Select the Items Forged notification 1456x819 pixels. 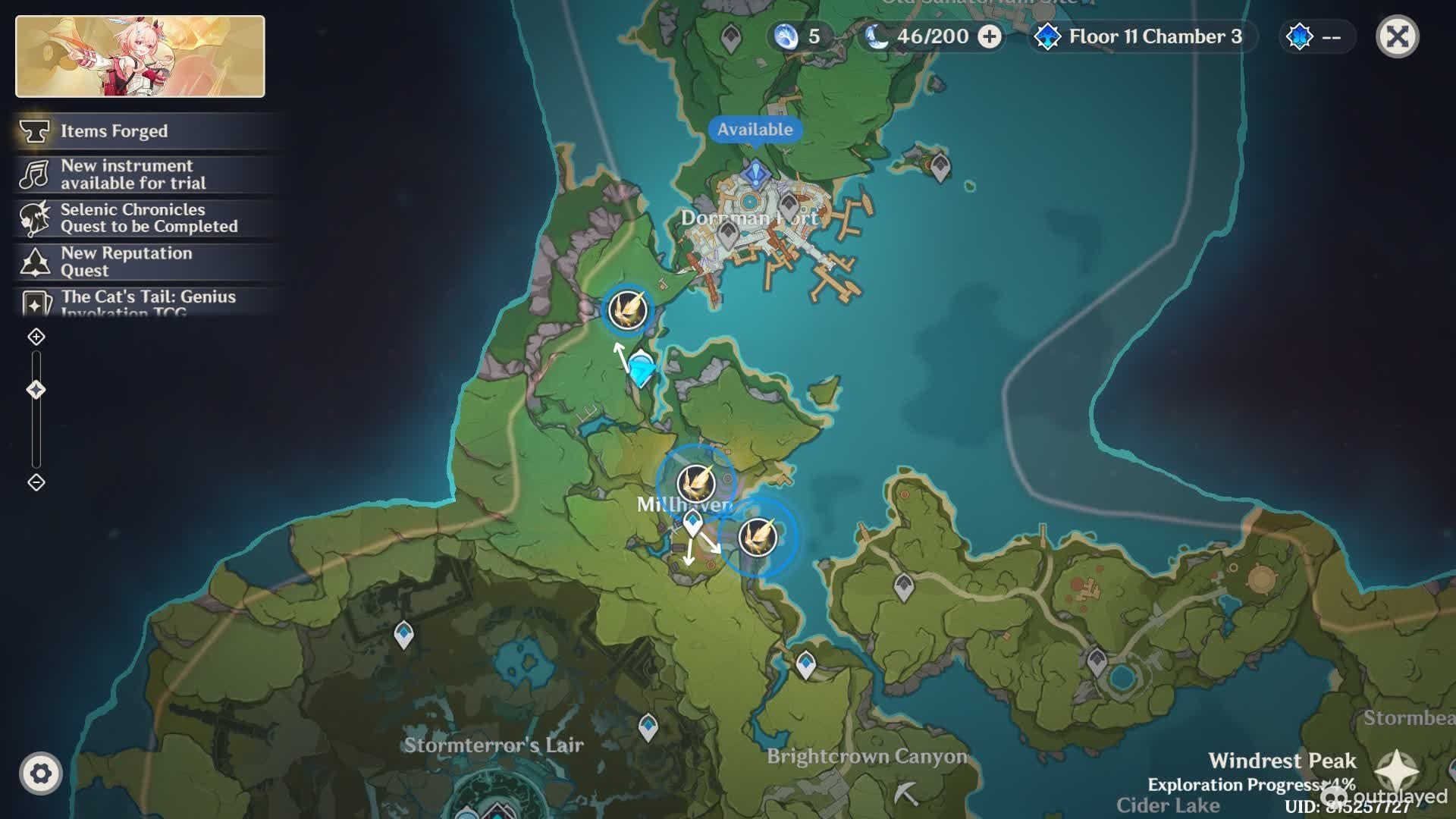click(x=114, y=131)
